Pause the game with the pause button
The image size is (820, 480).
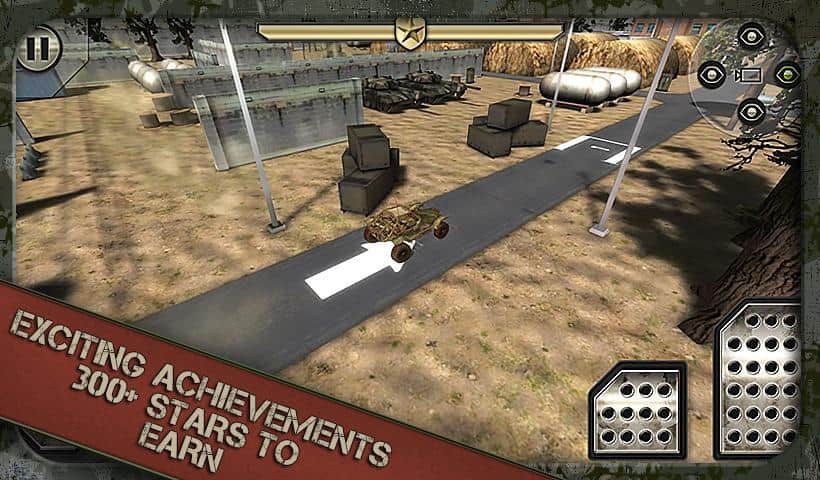coord(36,47)
